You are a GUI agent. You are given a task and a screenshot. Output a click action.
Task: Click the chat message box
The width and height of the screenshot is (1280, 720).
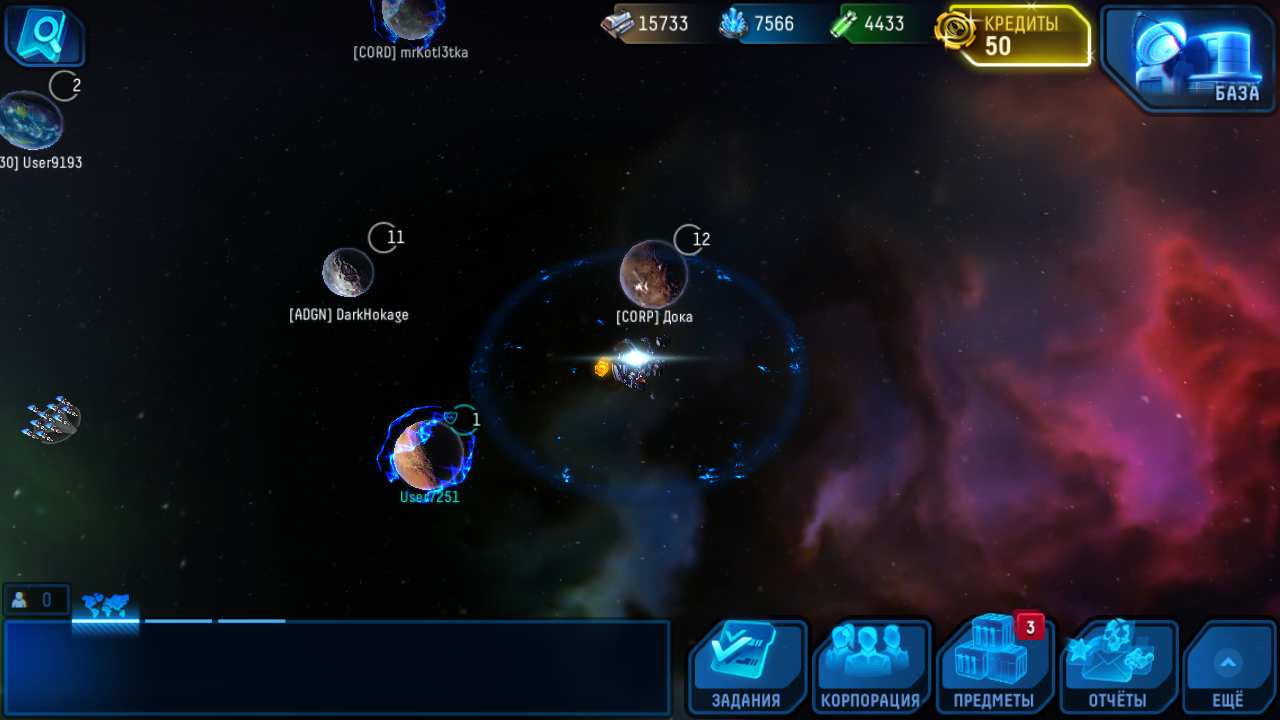click(x=336, y=667)
